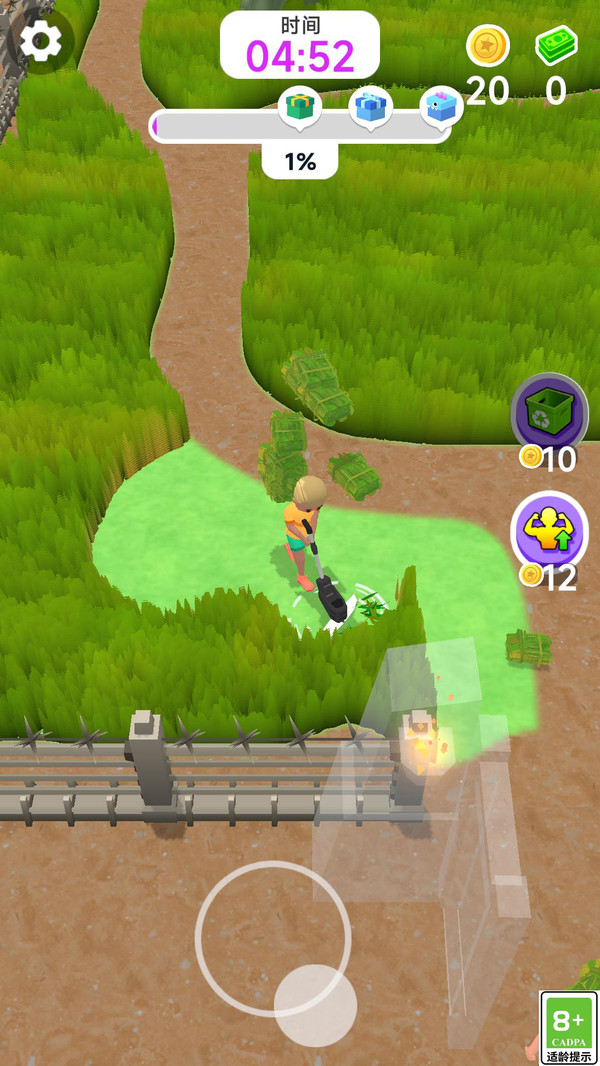Tap the green gift box reward
The image size is (600, 1066).
pyautogui.click(x=299, y=106)
